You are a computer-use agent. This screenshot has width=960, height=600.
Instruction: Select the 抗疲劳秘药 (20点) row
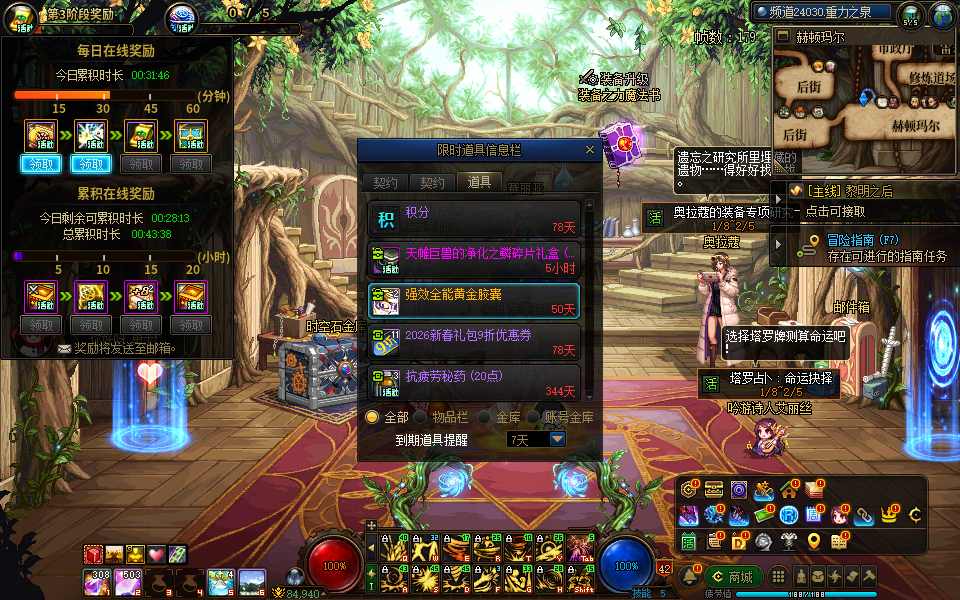[x=474, y=382]
